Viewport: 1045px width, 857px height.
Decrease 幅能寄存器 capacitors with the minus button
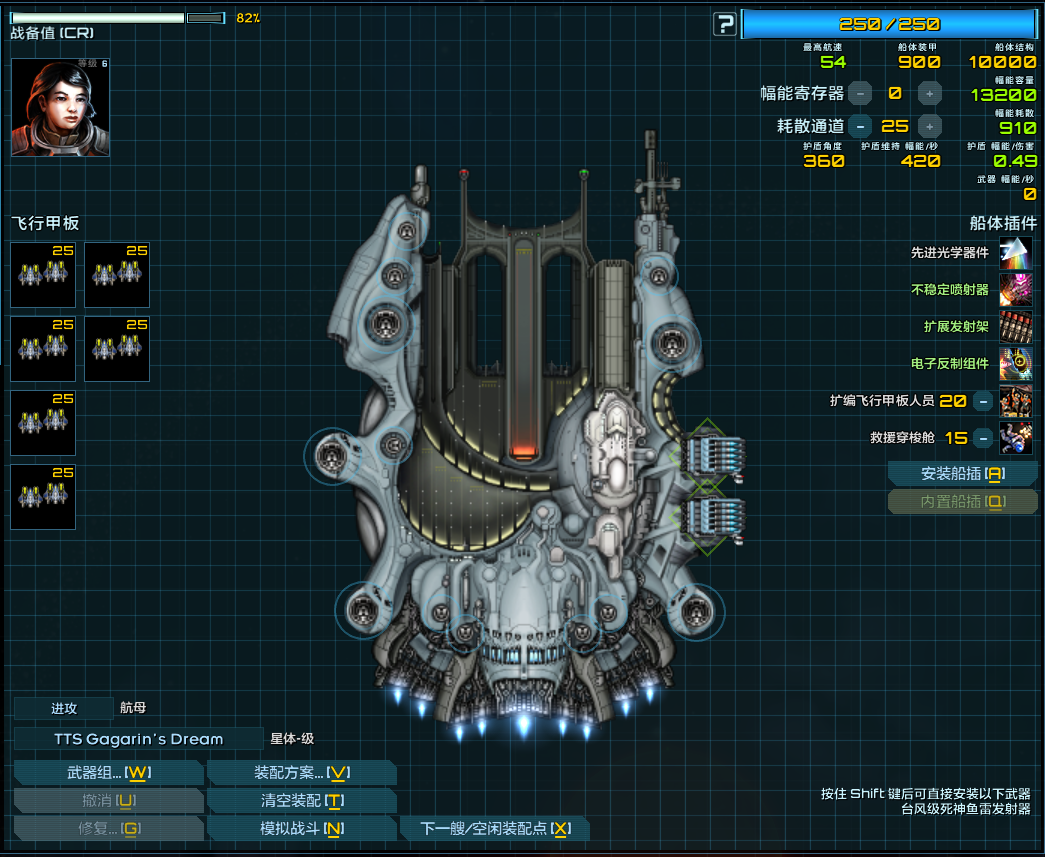point(860,94)
